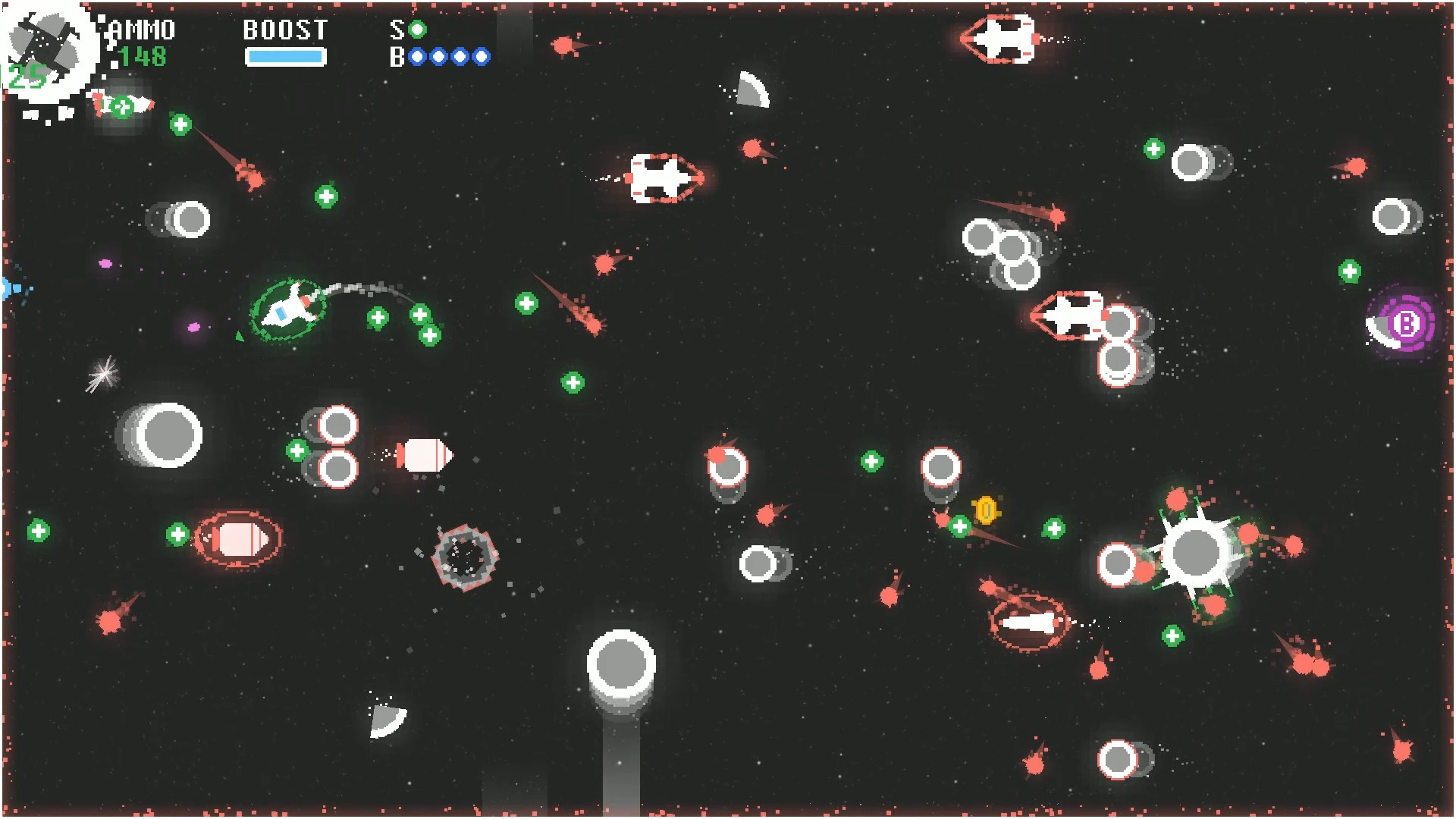Click the ammo count reading 148
1456x819 pixels.
[143, 56]
